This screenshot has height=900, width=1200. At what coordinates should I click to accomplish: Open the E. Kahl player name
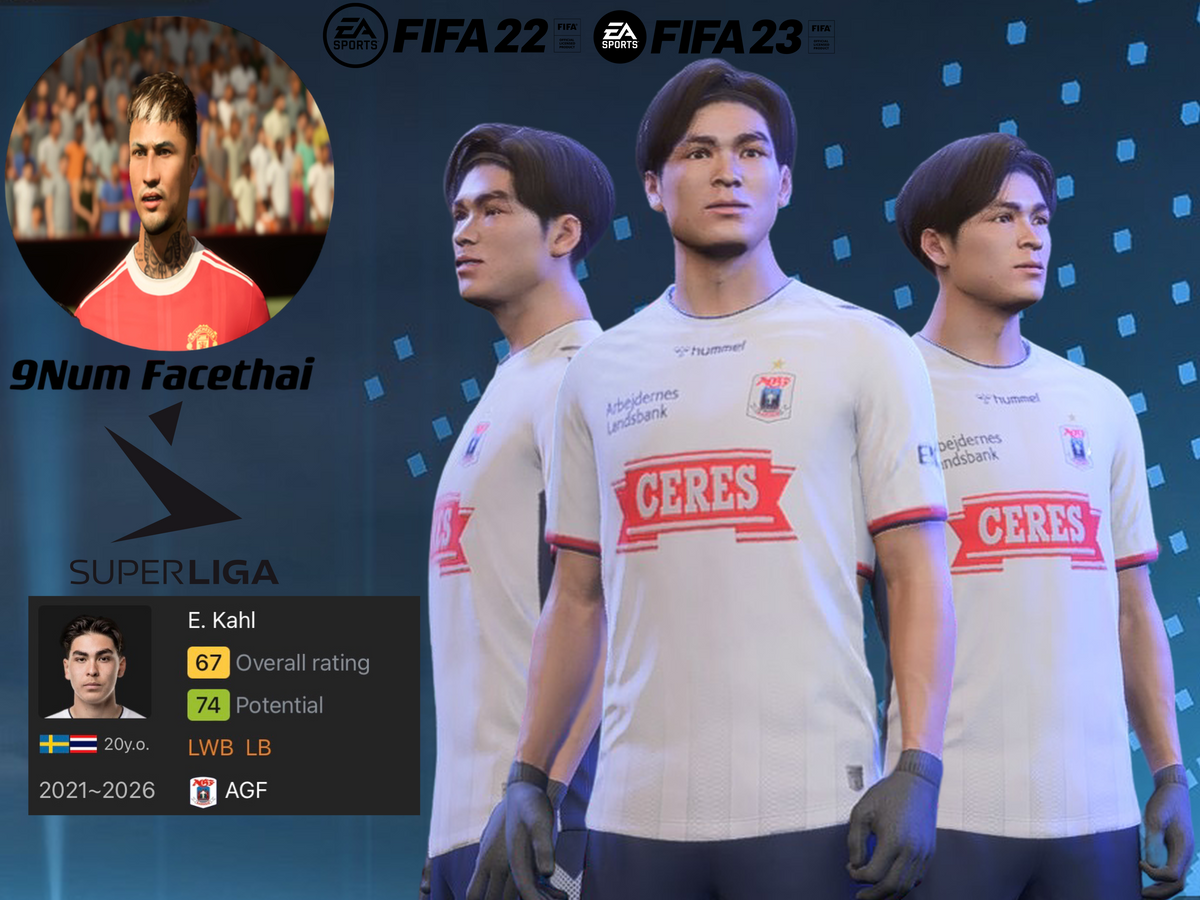pyautogui.click(x=222, y=620)
